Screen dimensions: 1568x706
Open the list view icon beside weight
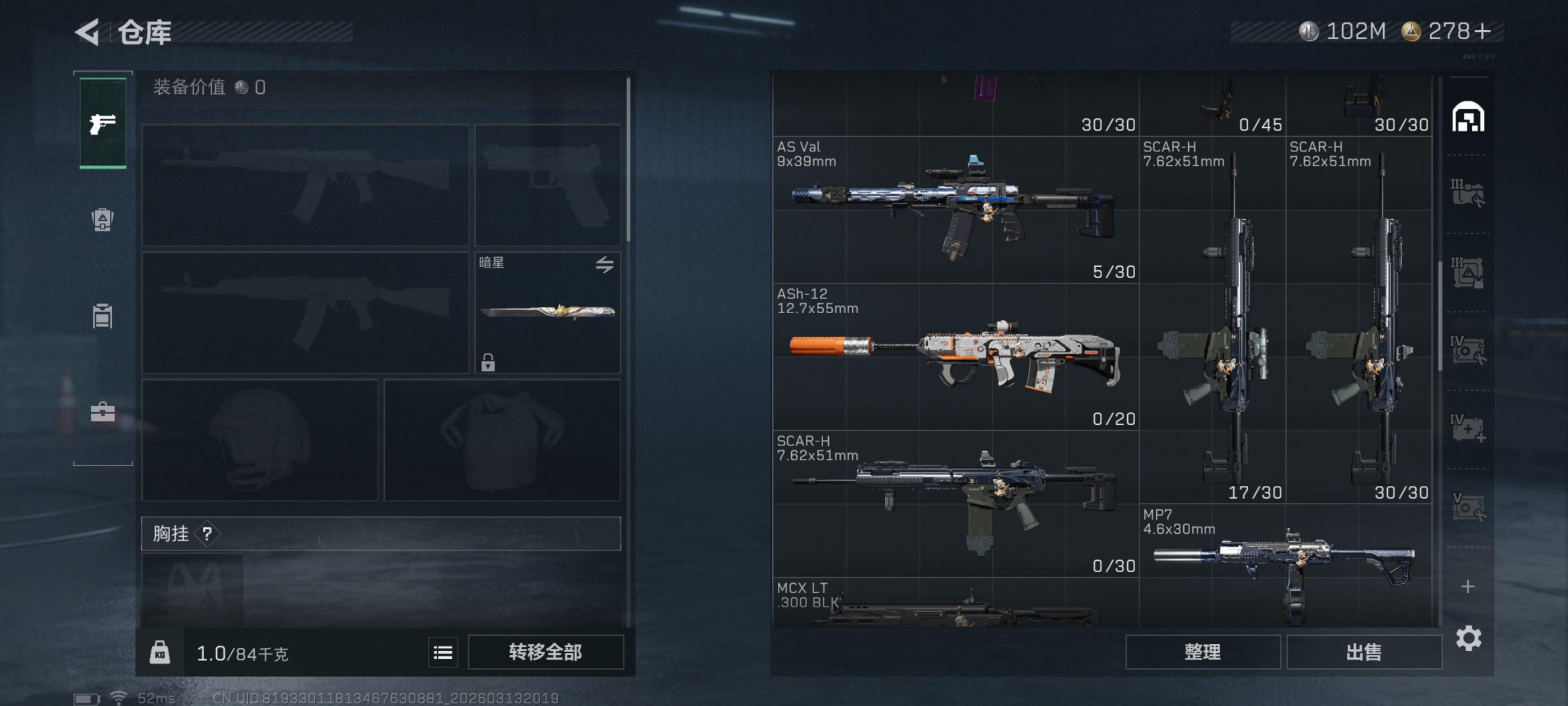(442, 653)
